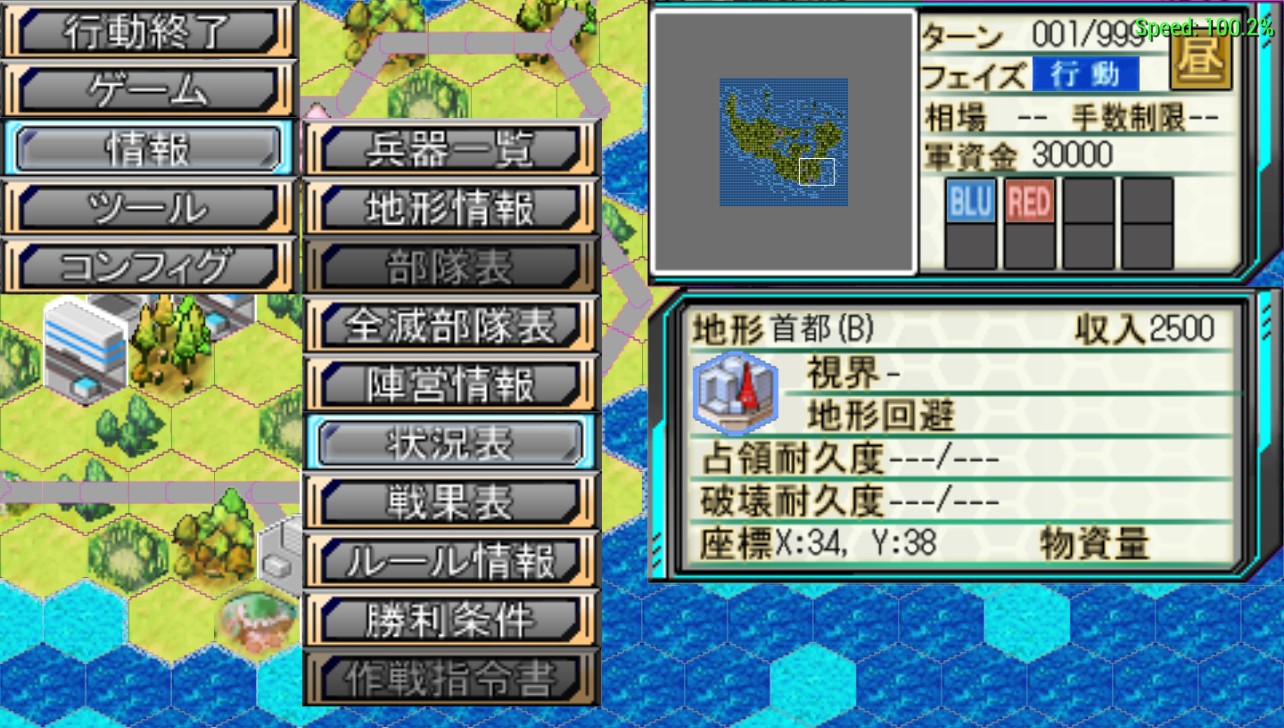
Task: Open the ツール menu
Action: tap(148, 208)
